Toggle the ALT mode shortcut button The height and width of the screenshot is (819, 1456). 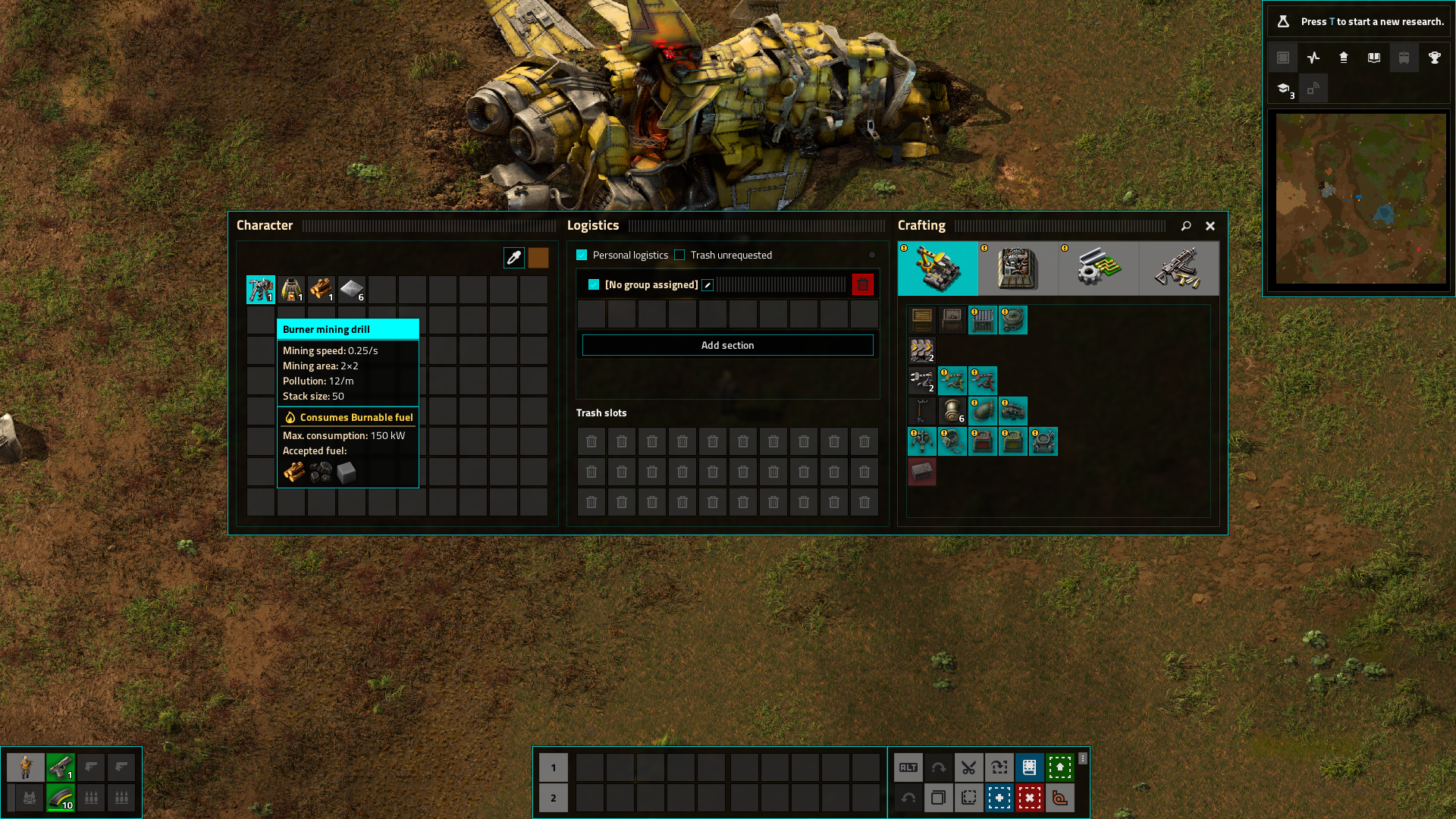point(908,767)
